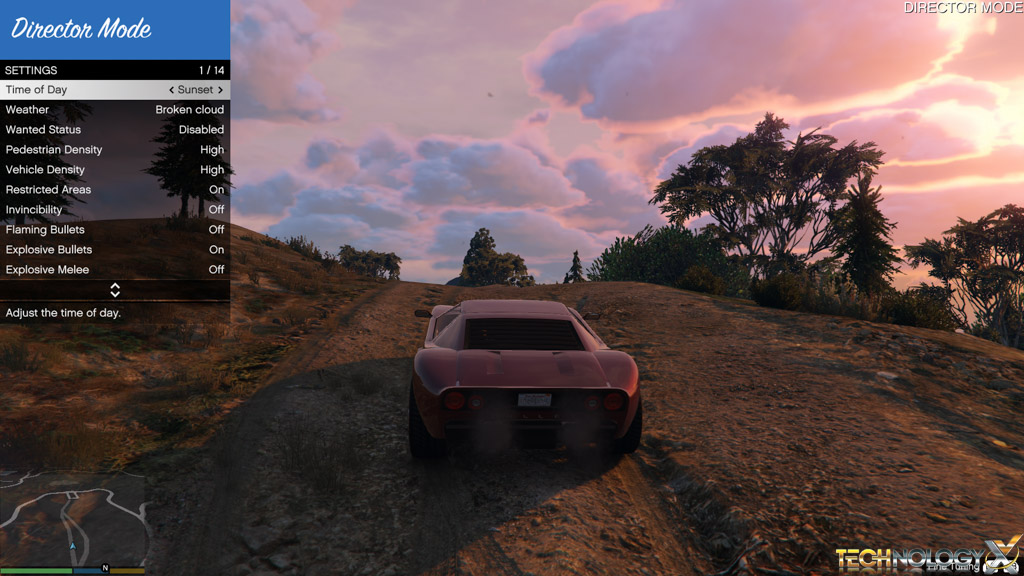Click the left arrow beside Sunset
The height and width of the screenshot is (576, 1024).
click(171, 90)
